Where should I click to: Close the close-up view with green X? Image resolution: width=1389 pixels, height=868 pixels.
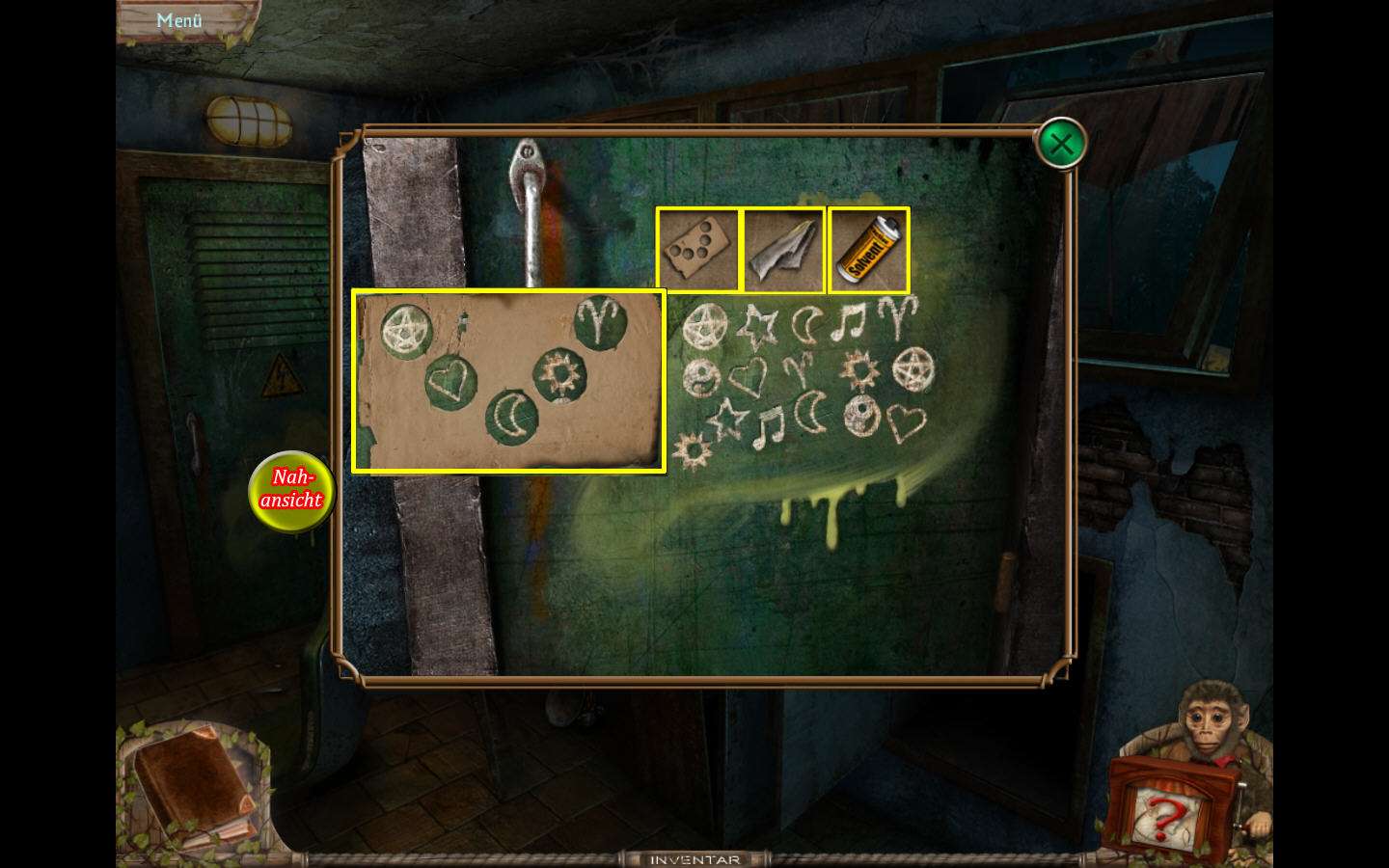tap(1061, 145)
